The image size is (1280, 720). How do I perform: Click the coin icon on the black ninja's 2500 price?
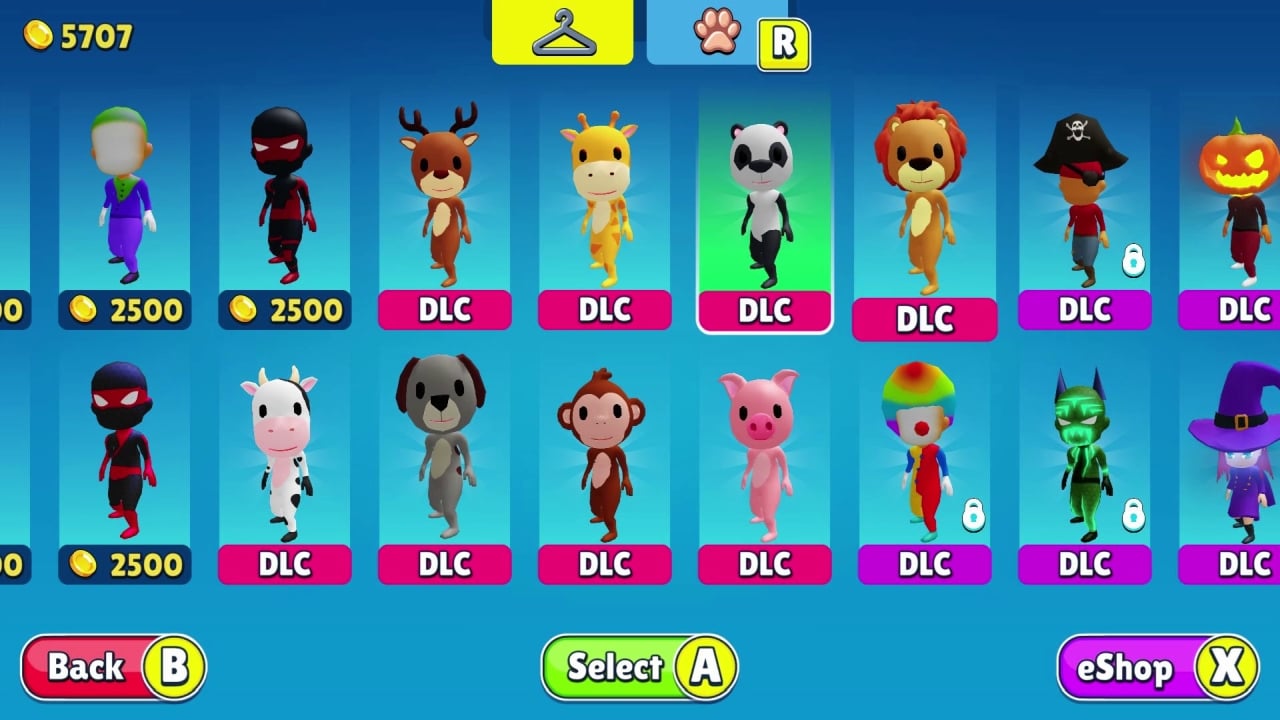coord(245,310)
